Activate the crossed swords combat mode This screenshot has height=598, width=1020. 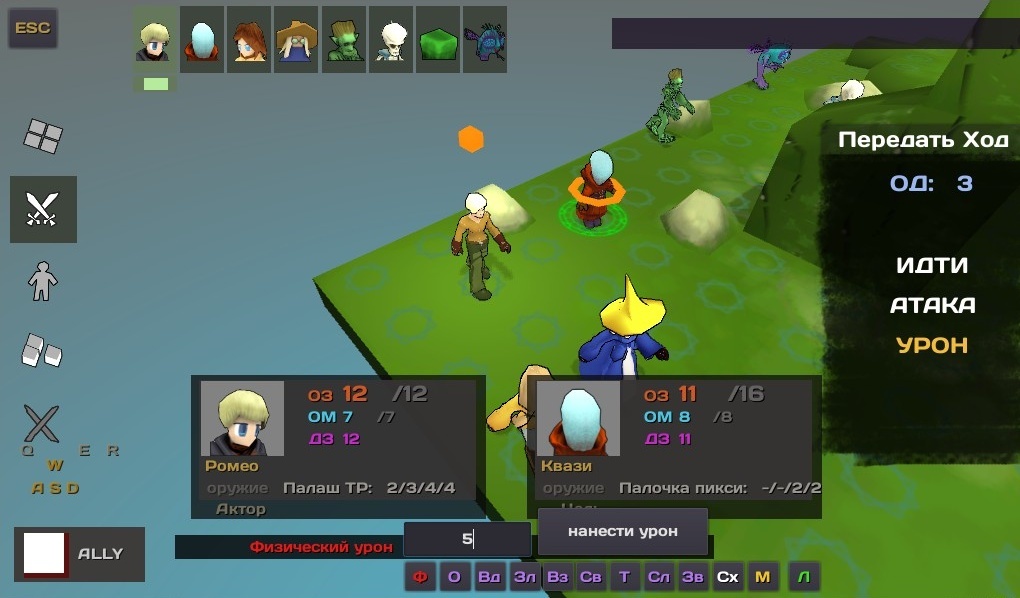(x=43, y=209)
